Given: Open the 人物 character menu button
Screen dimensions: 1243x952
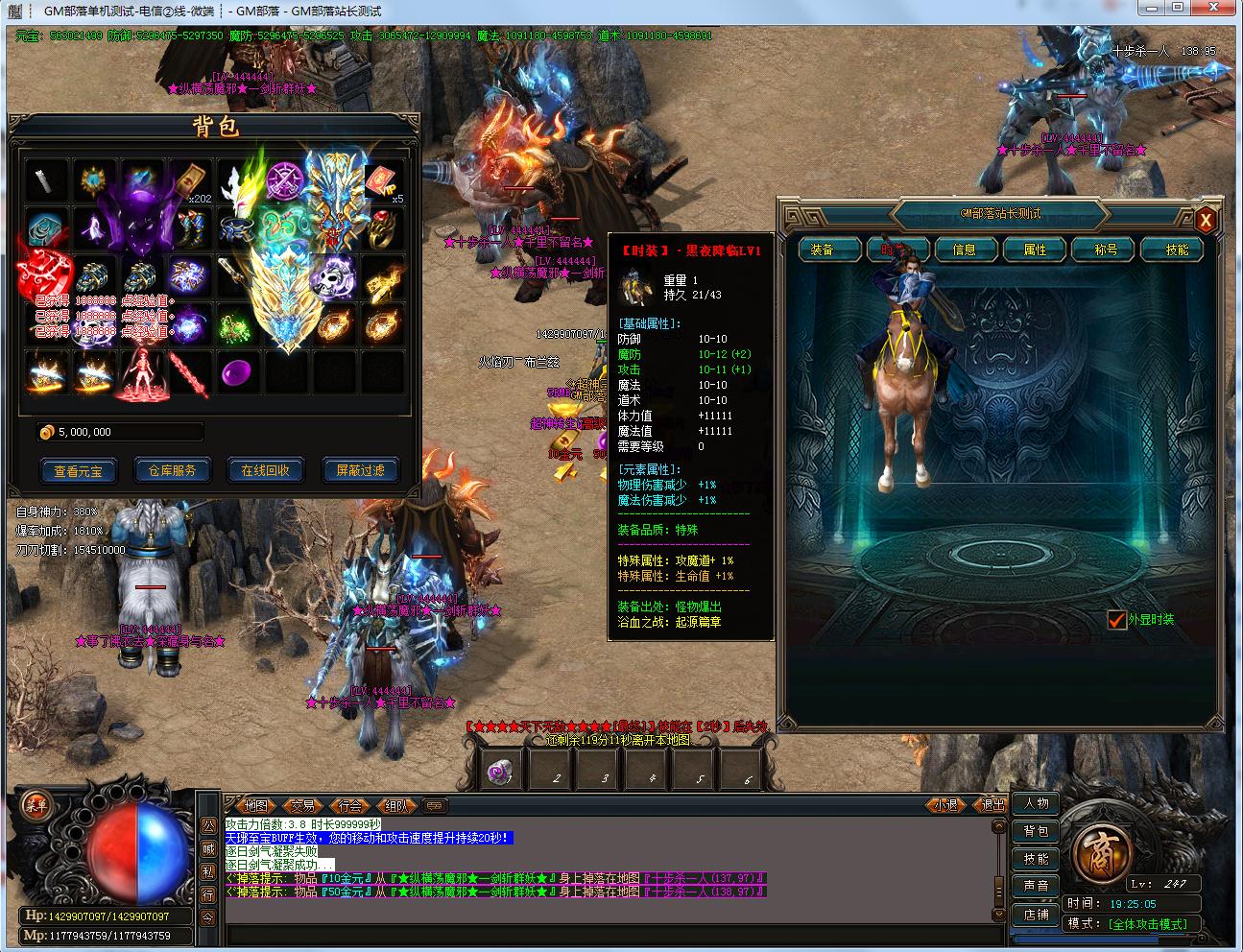Looking at the screenshot, I should 1036,803.
